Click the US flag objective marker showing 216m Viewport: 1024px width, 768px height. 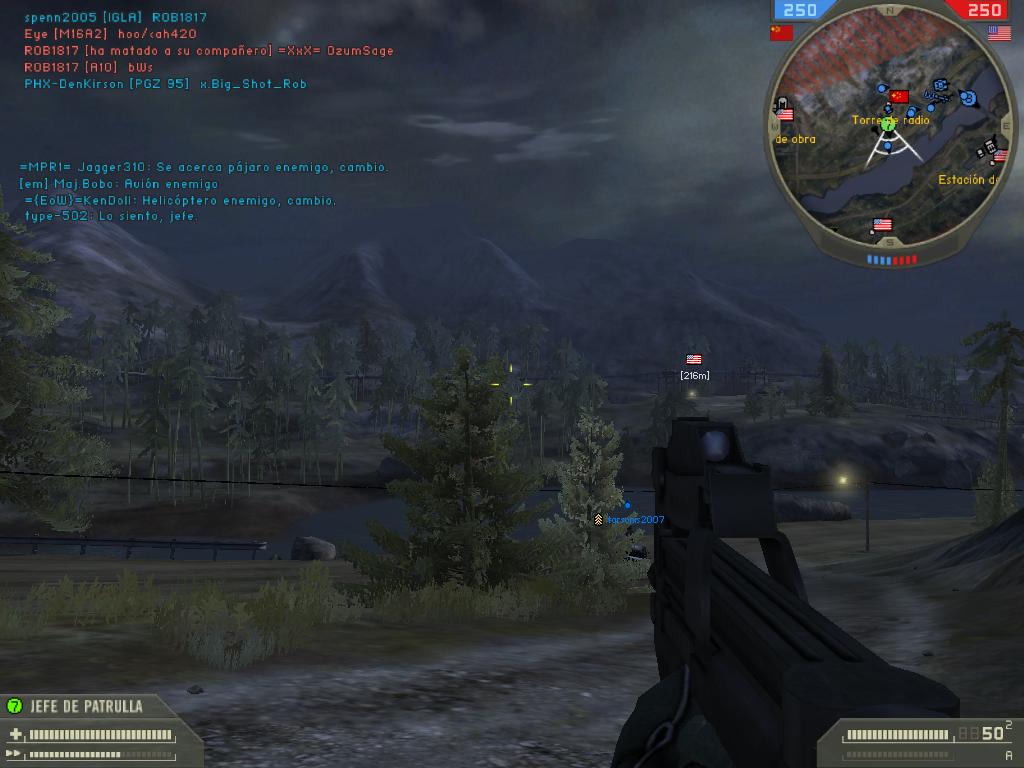(x=694, y=359)
